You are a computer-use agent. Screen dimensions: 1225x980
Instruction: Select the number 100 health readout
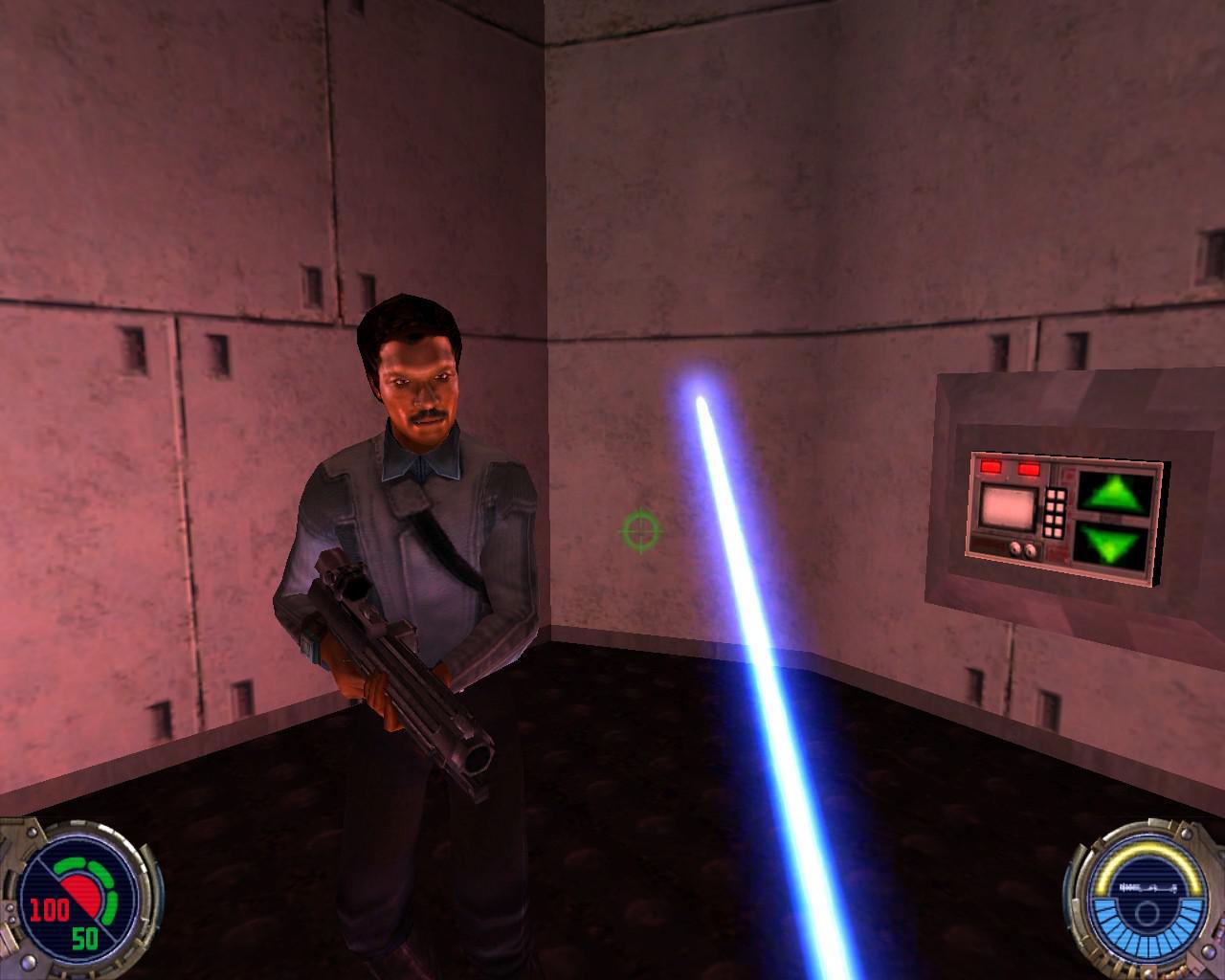[48, 909]
